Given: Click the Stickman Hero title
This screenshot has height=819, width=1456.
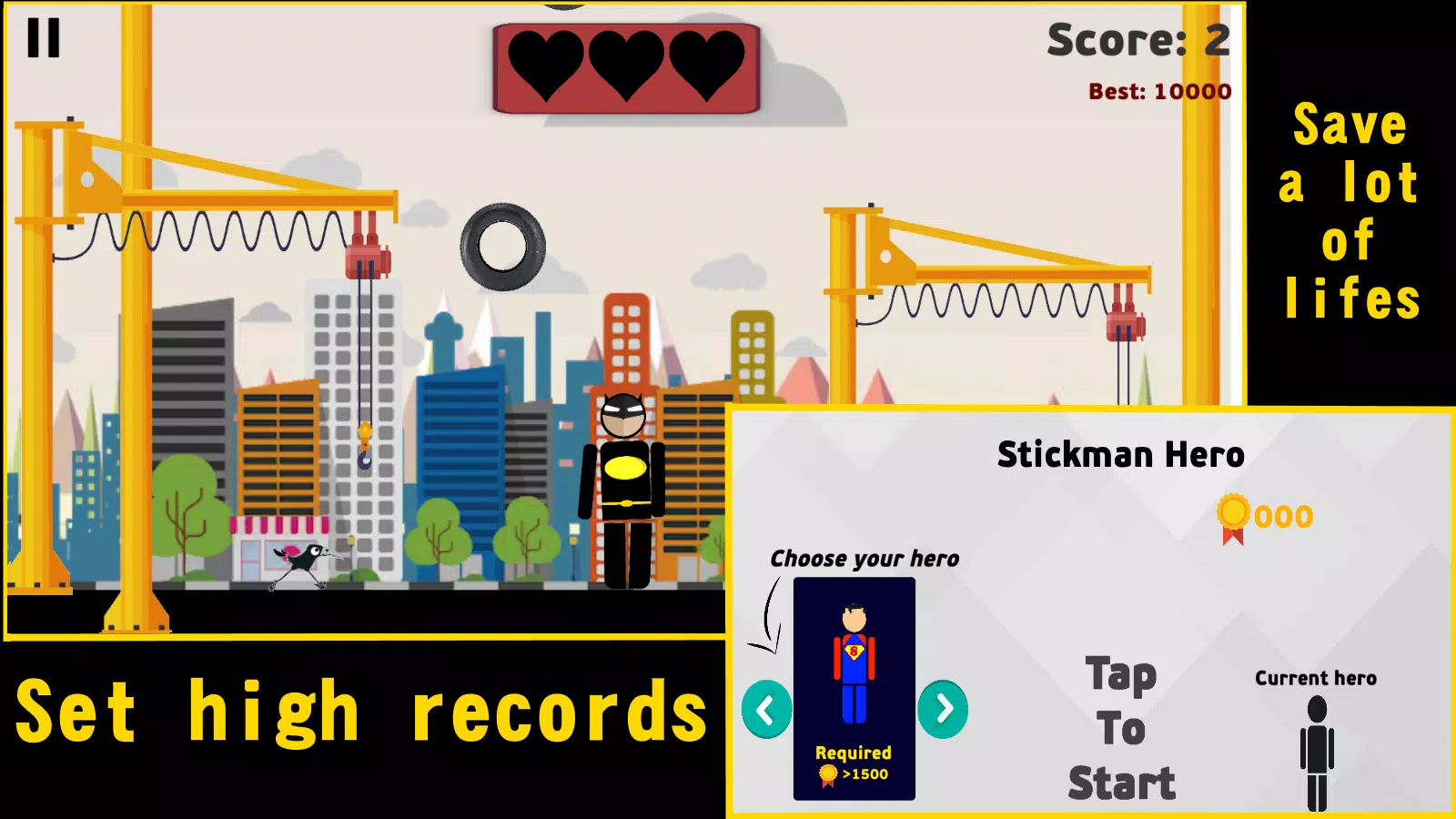Looking at the screenshot, I should coord(1120,455).
